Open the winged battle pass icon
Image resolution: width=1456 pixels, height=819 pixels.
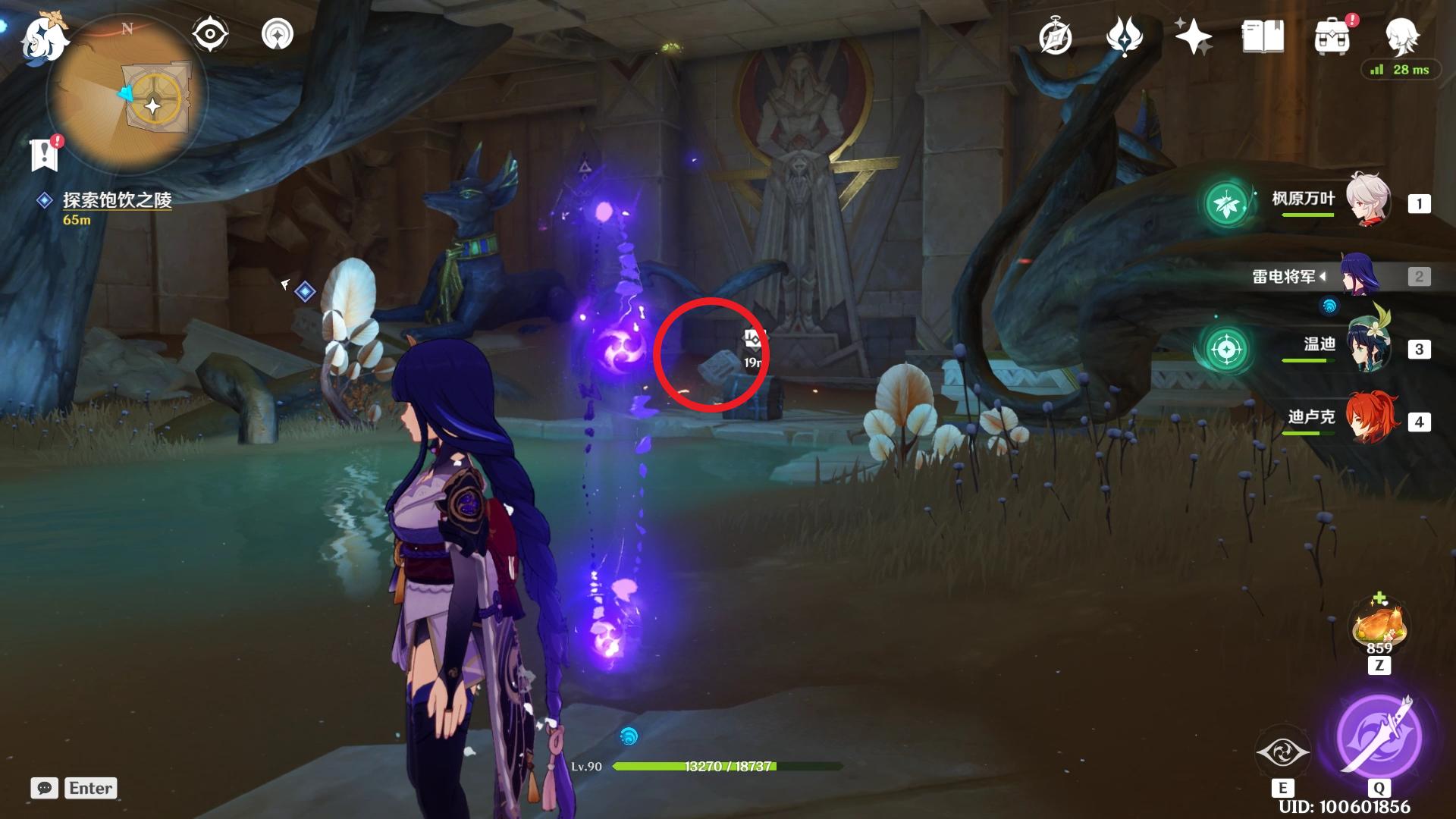point(1124,36)
